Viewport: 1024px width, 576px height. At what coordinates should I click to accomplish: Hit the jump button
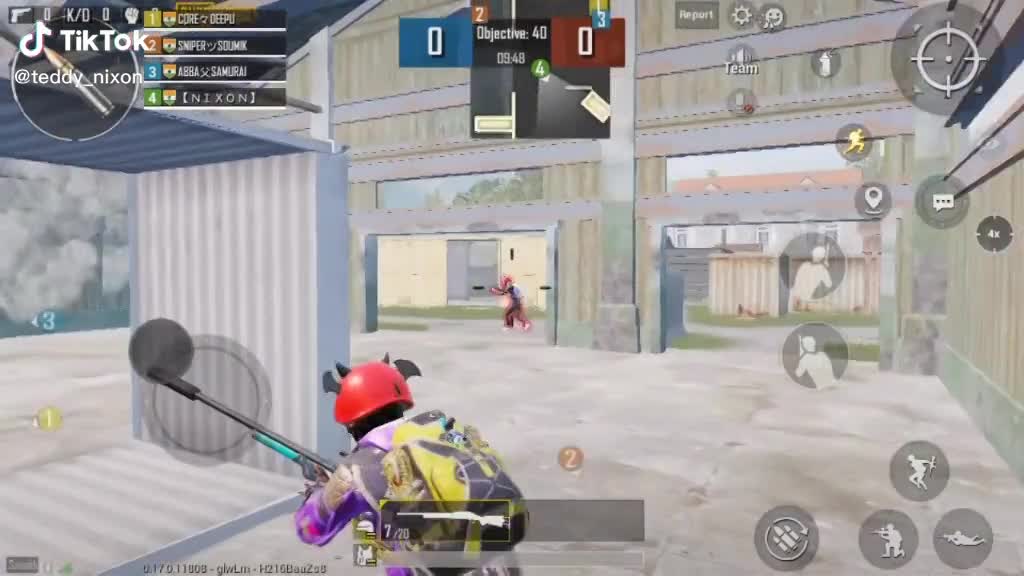918,470
